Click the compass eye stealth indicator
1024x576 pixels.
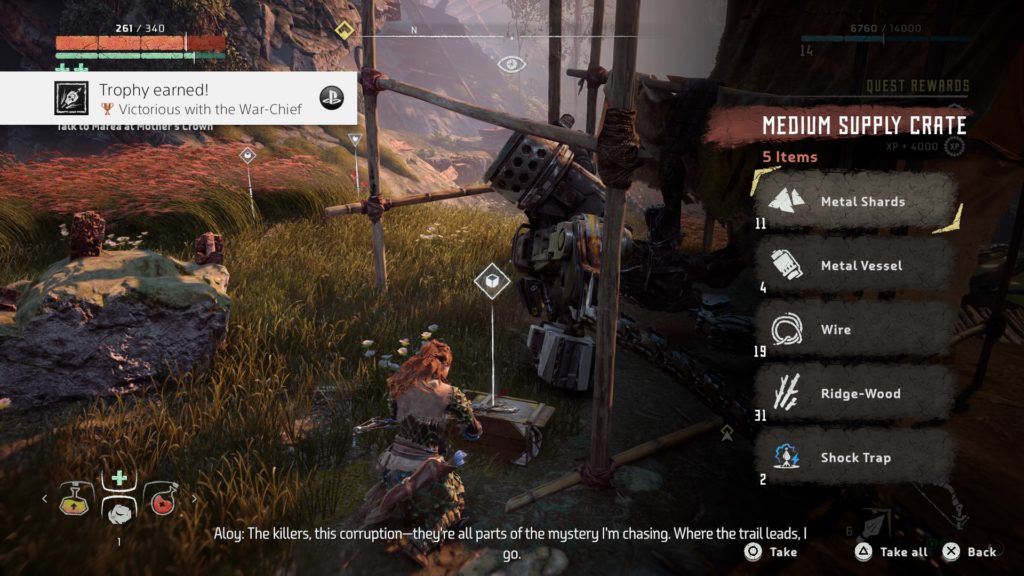pyautogui.click(x=512, y=64)
